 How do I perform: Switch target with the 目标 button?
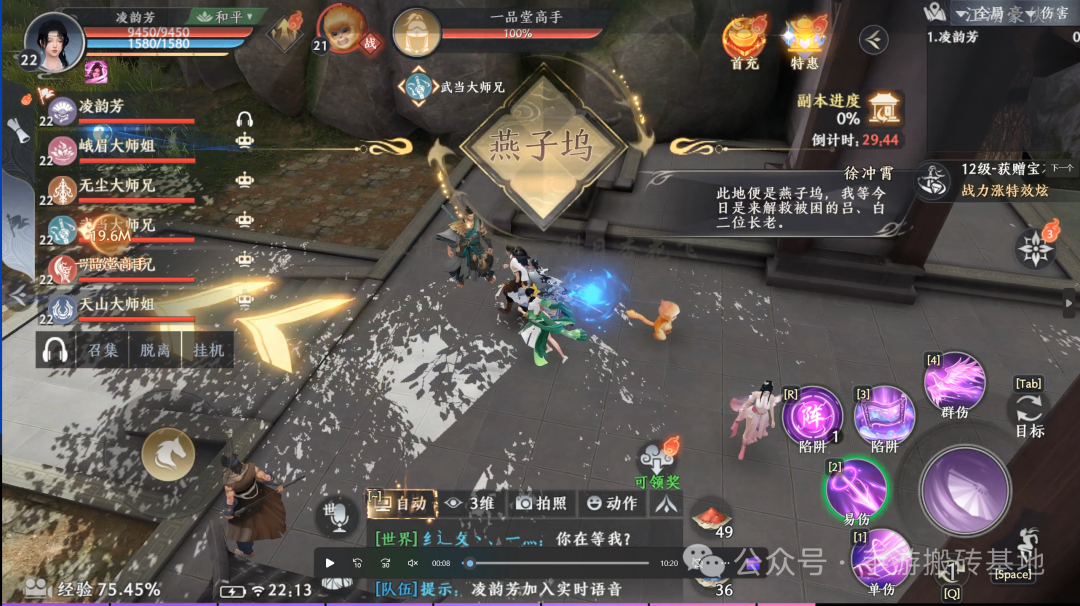click(1029, 414)
